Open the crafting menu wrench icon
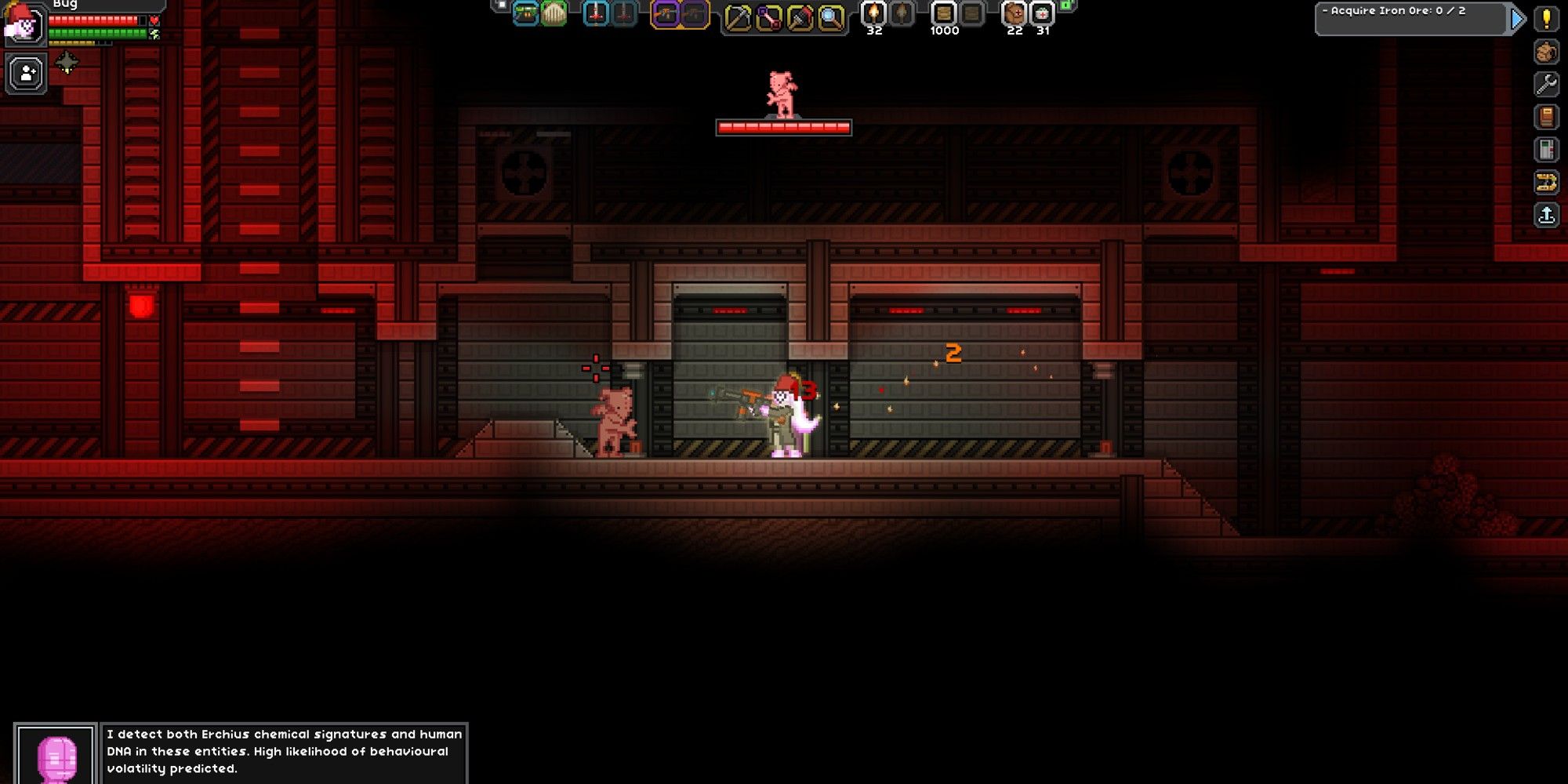This screenshot has height=784, width=1568. [1545, 84]
